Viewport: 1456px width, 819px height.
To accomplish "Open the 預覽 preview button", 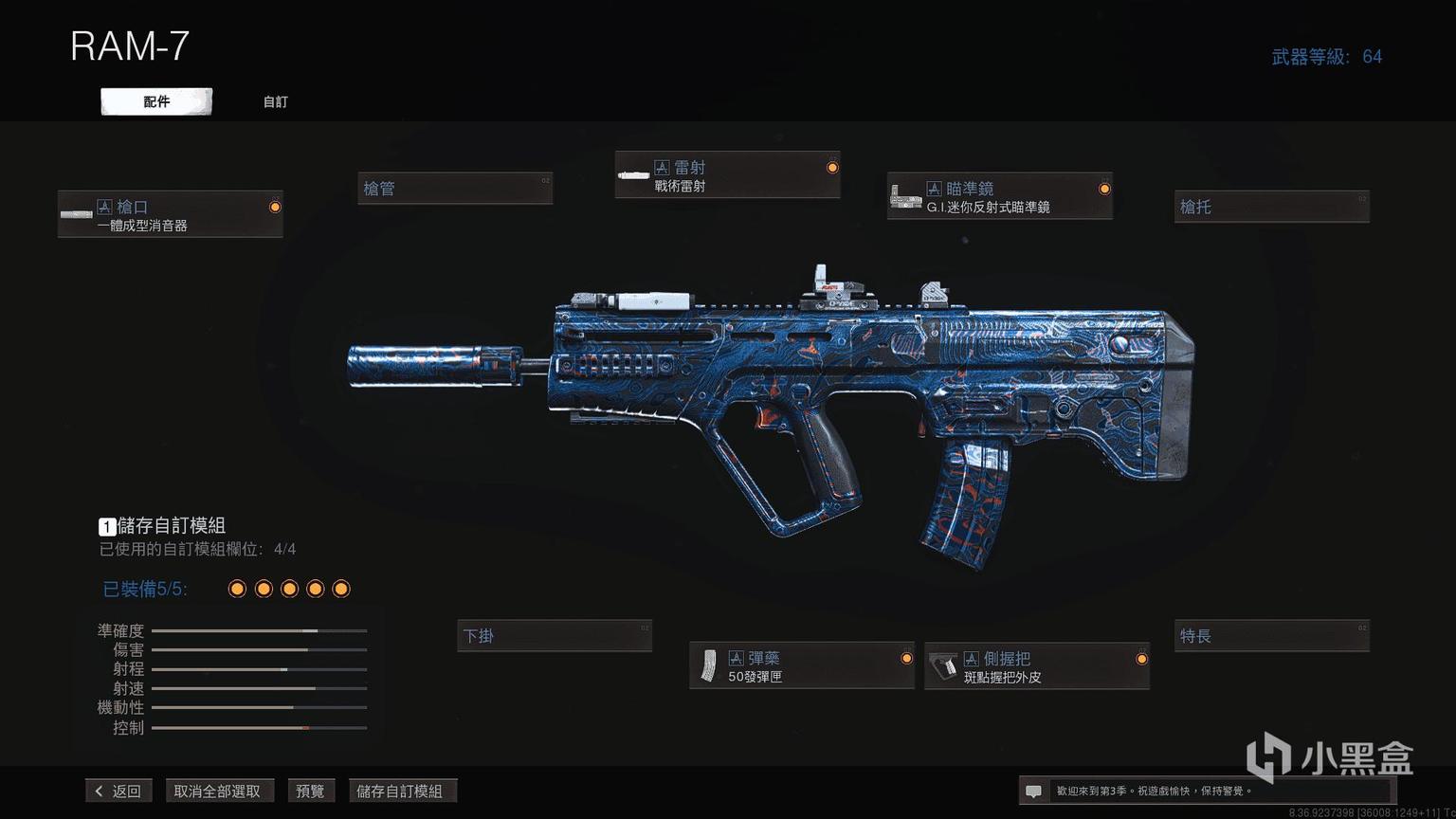I will (x=310, y=791).
